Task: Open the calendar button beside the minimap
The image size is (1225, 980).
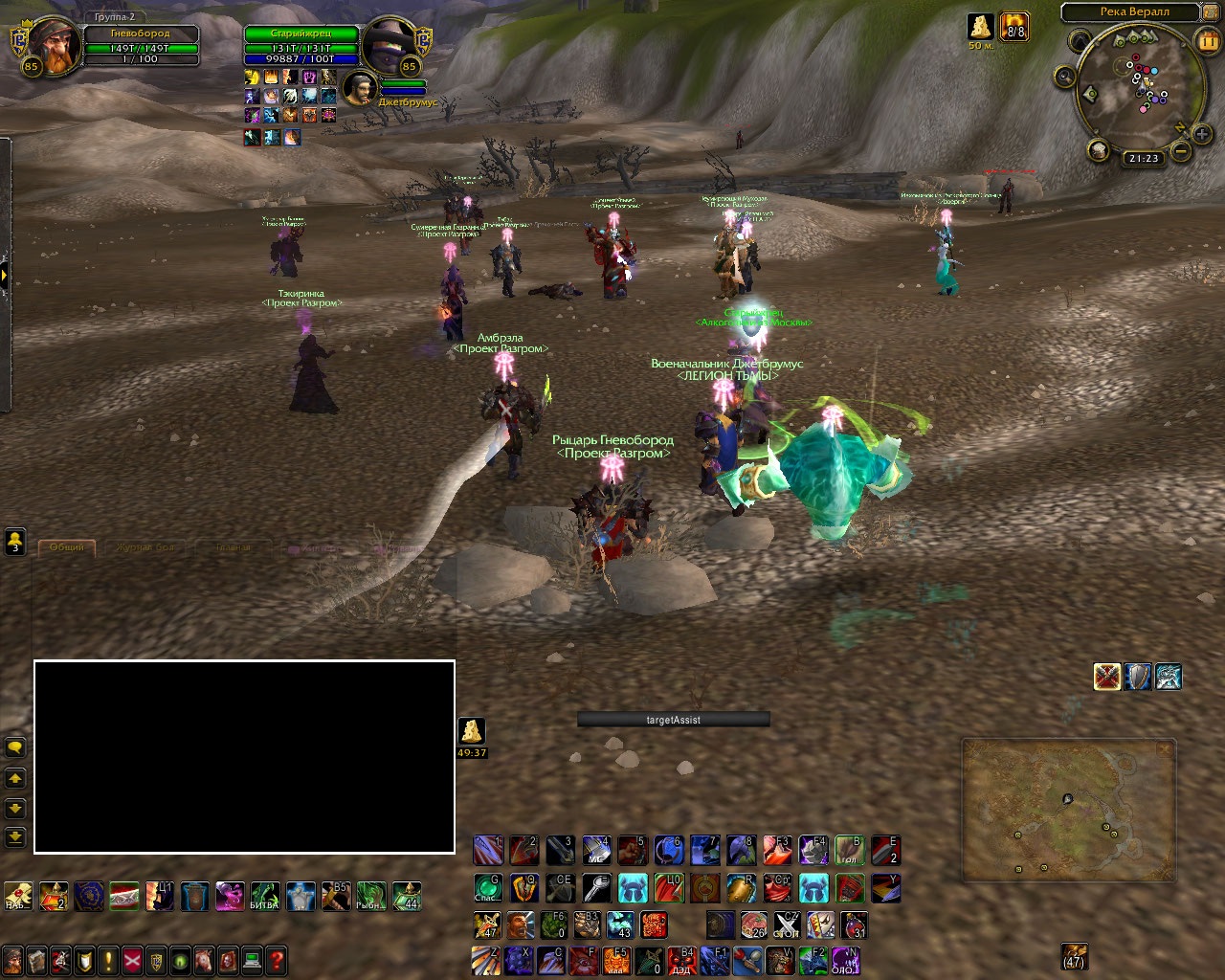Action: [x=1207, y=41]
